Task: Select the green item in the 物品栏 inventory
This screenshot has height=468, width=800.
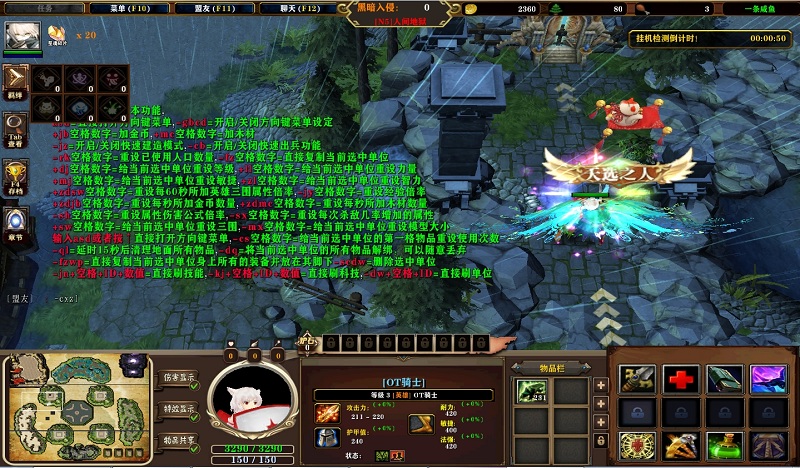Action: 531,392
